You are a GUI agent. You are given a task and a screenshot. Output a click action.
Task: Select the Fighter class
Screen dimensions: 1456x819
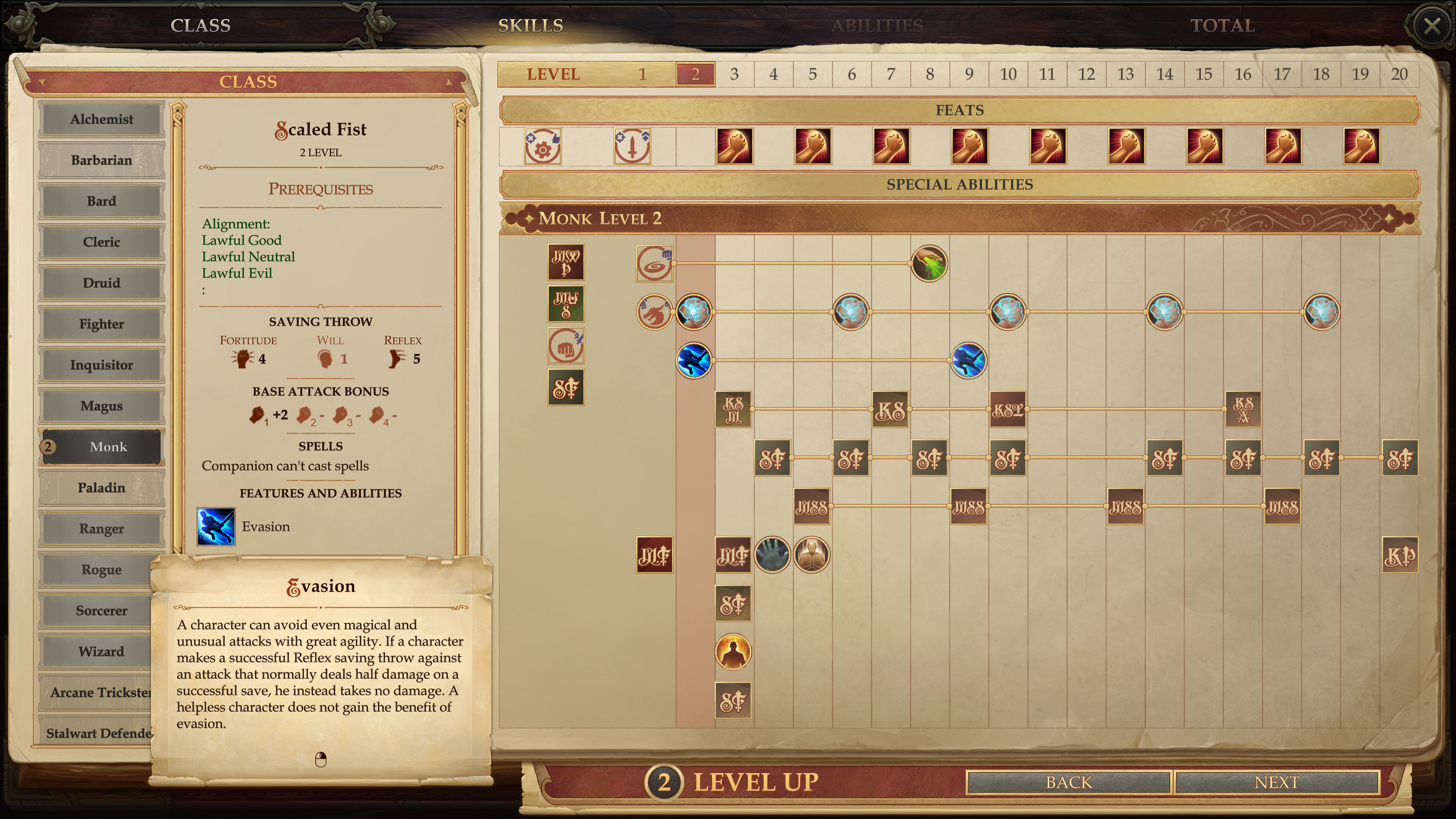click(x=102, y=324)
